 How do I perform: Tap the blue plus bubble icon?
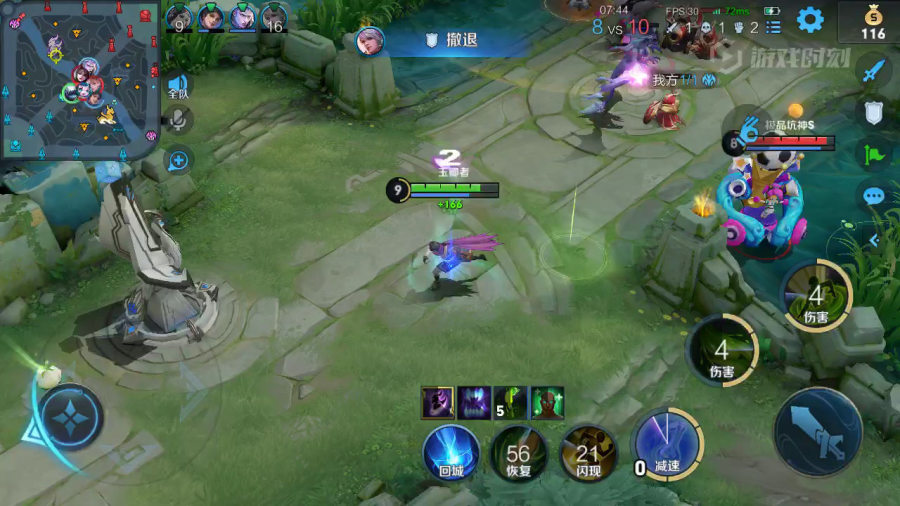pos(179,158)
